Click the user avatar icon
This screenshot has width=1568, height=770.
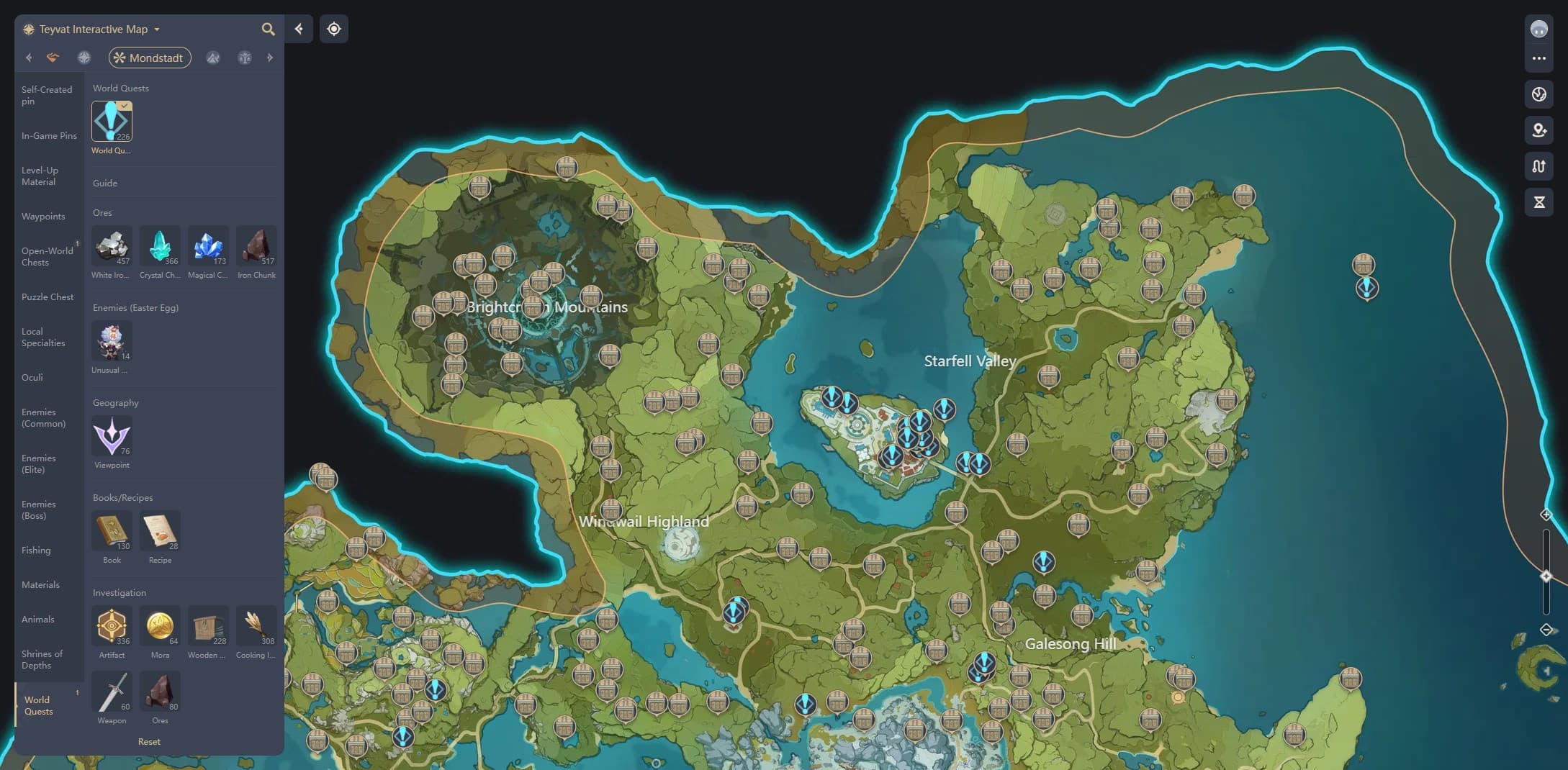coord(1539,29)
